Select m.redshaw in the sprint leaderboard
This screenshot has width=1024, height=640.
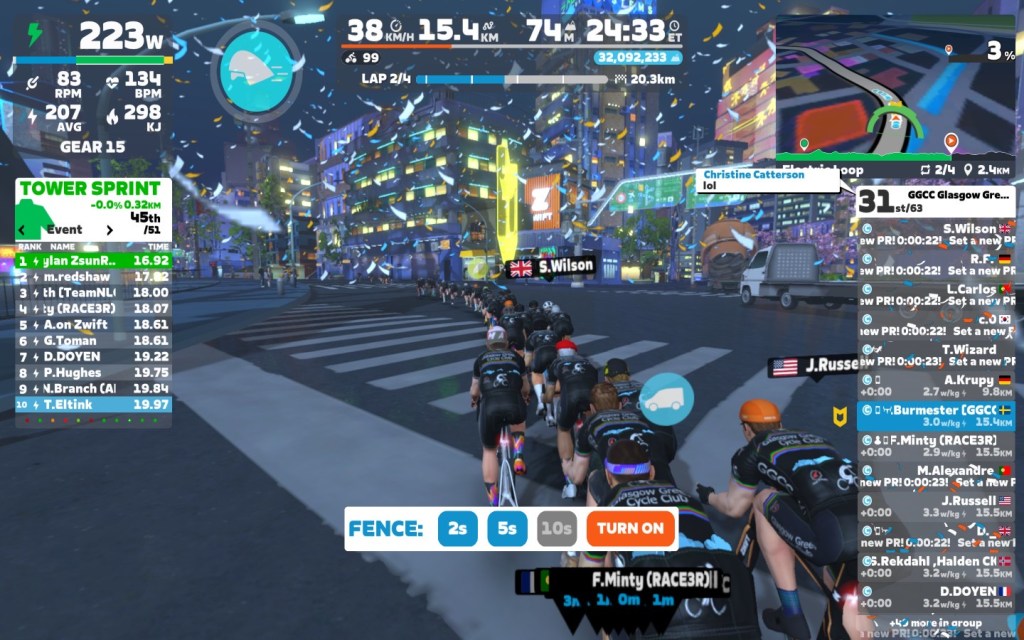(93, 276)
